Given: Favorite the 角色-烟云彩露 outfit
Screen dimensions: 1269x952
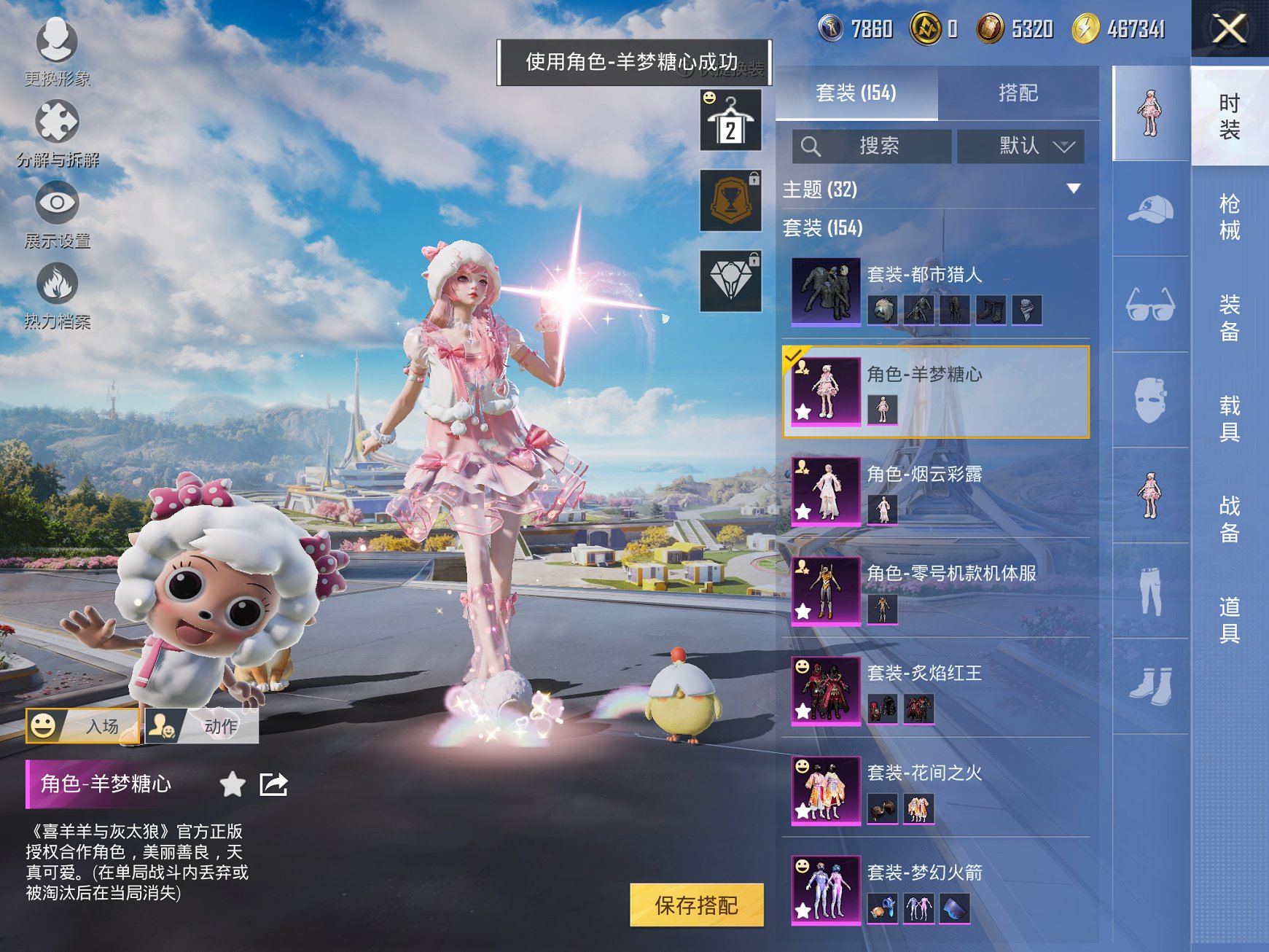Looking at the screenshot, I should point(802,510).
